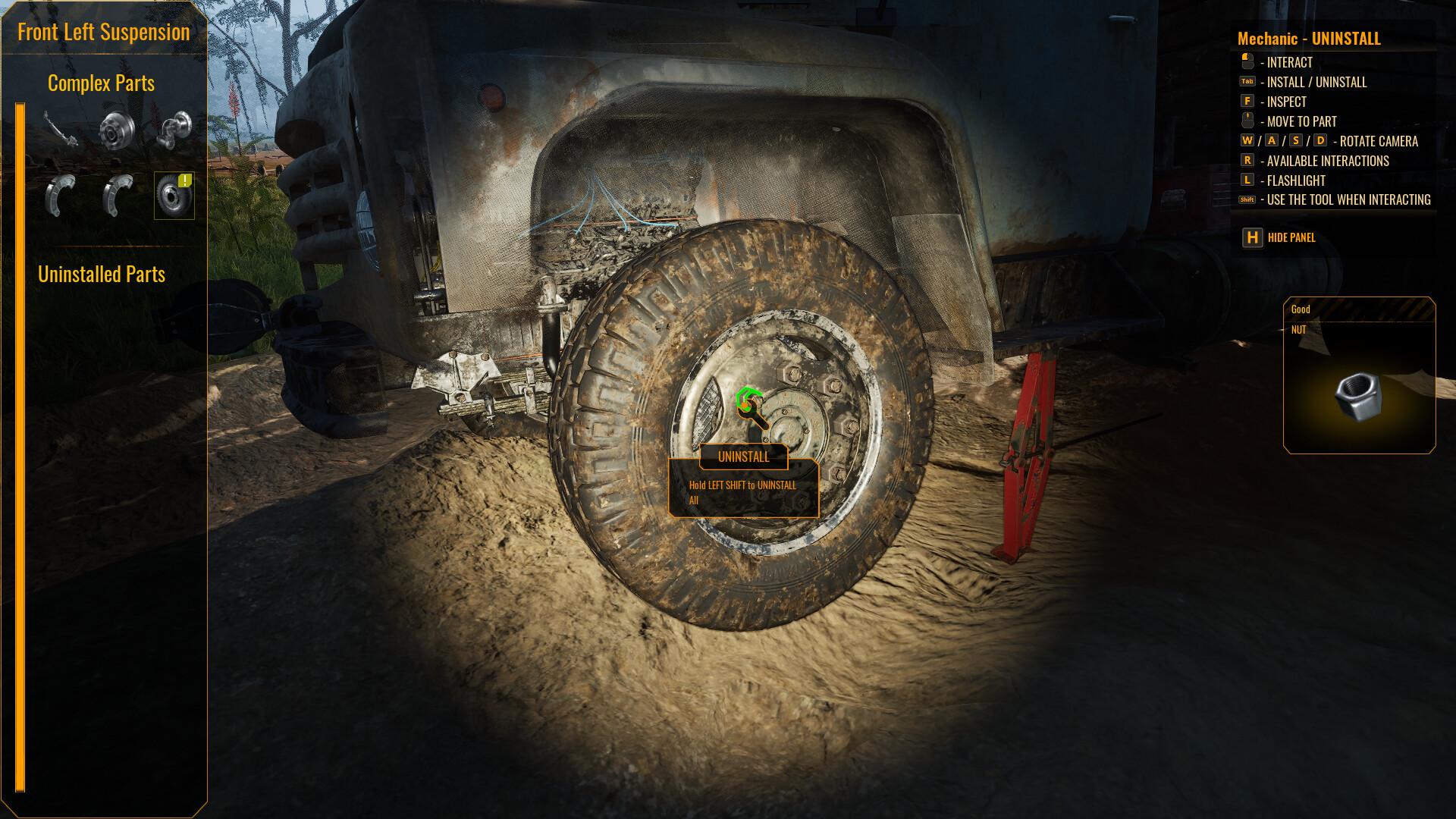Image resolution: width=1456 pixels, height=819 pixels.
Task: Select the Front Left Suspension header
Action: tap(105, 32)
